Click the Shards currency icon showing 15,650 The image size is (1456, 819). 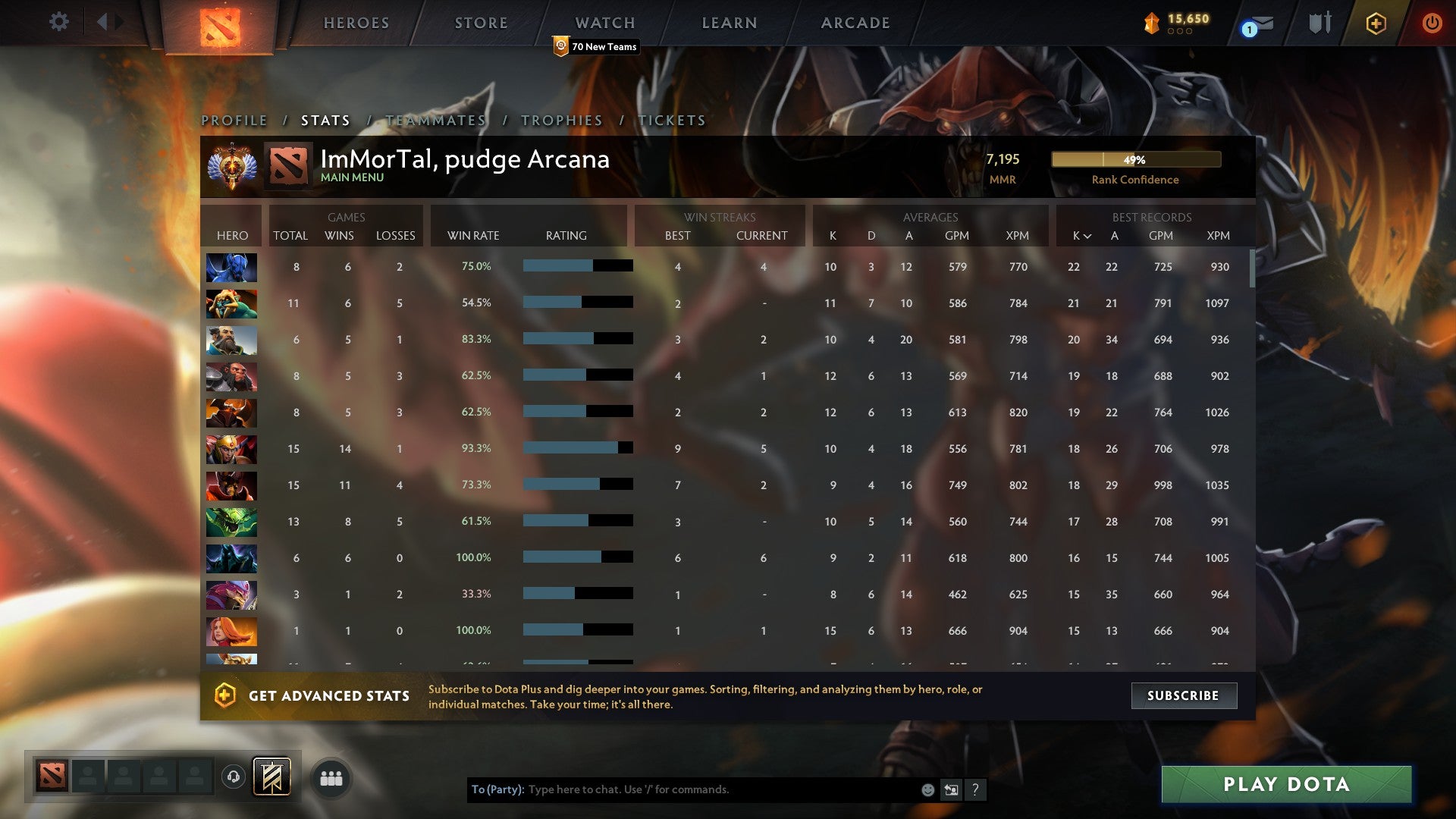1150,22
